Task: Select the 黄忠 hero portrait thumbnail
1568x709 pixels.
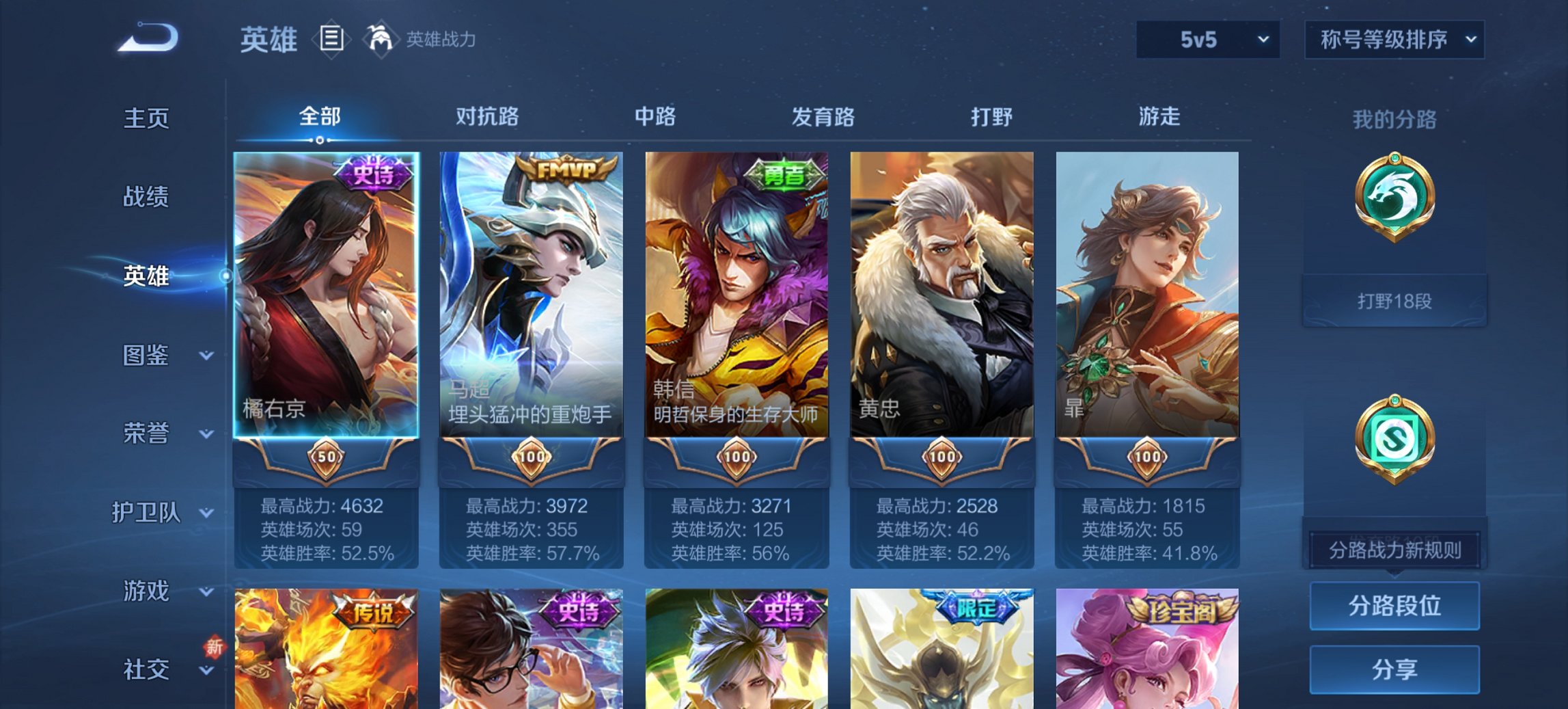Action: [941, 294]
